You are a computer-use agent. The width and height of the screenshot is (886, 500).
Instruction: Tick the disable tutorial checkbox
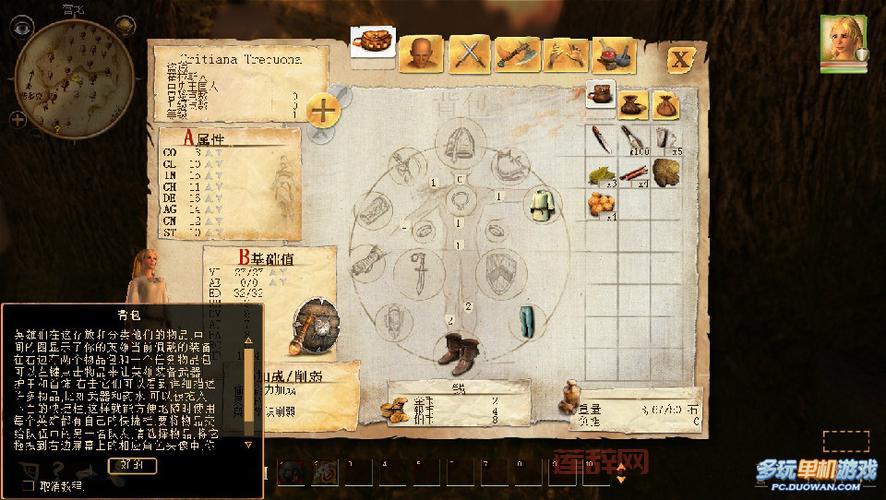(29, 485)
